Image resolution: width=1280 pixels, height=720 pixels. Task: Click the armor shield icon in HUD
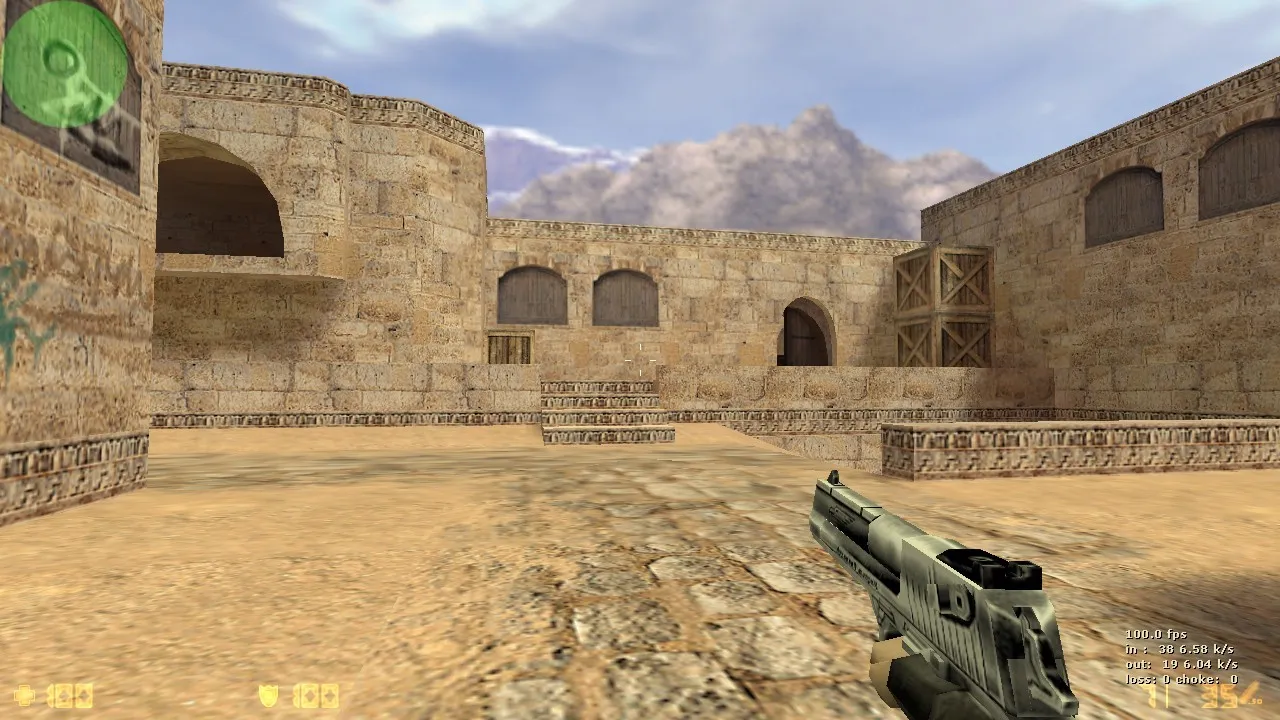tap(270, 697)
